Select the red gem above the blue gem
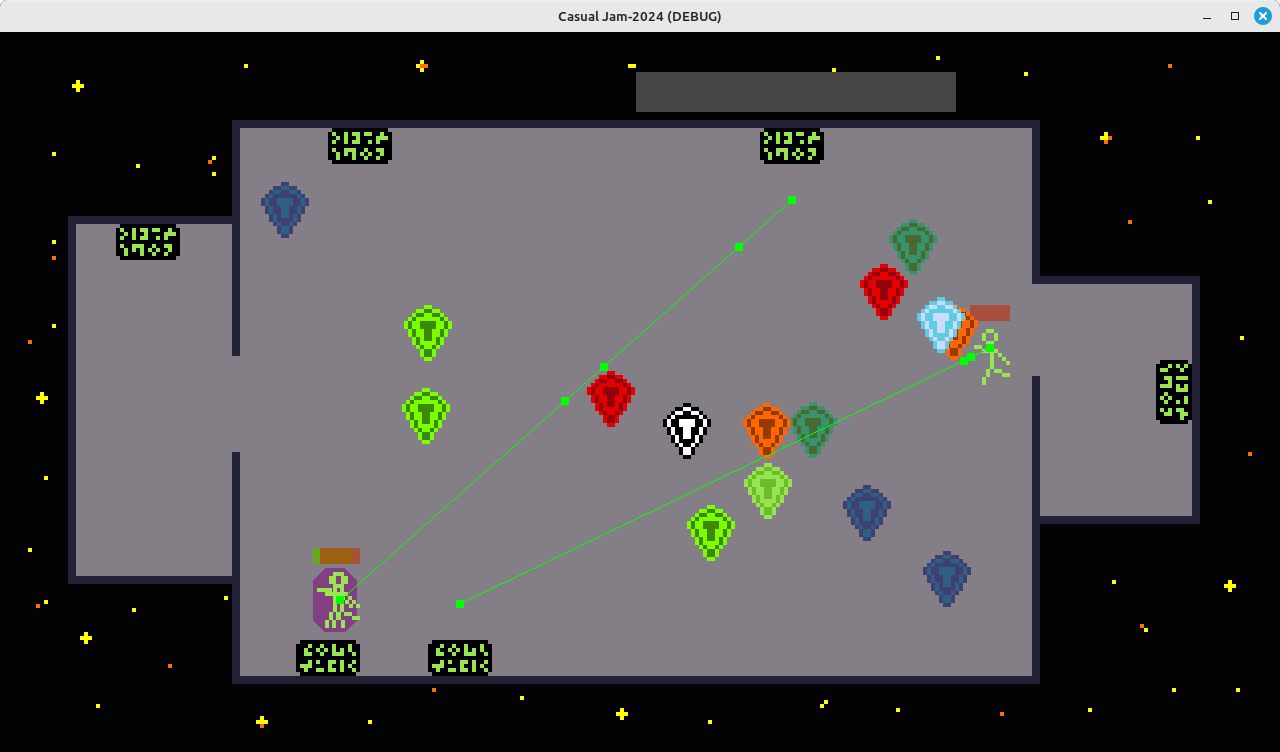The image size is (1280, 752). click(884, 292)
